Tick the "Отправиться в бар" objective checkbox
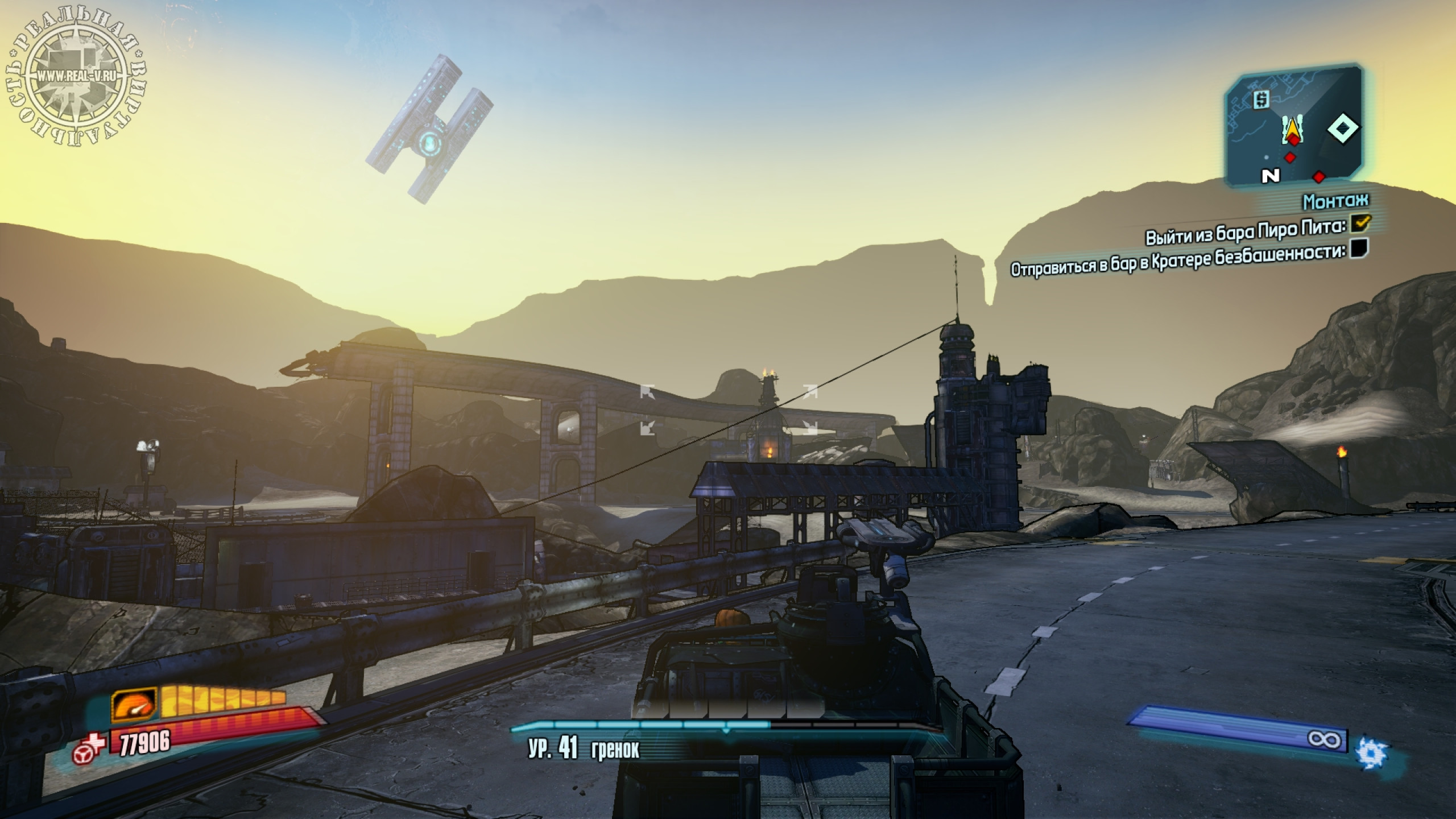Image resolution: width=1456 pixels, height=819 pixels. (x=1360, y=249)
